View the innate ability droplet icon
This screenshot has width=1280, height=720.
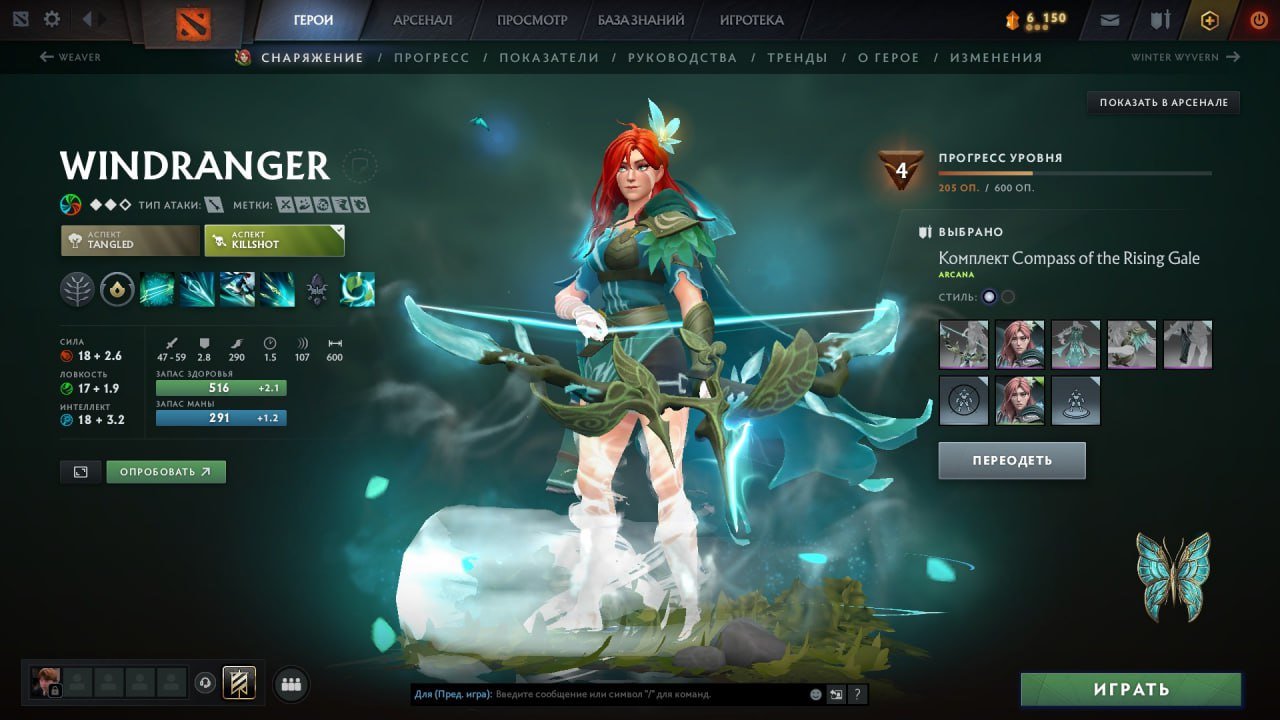(x=117, y=288)
